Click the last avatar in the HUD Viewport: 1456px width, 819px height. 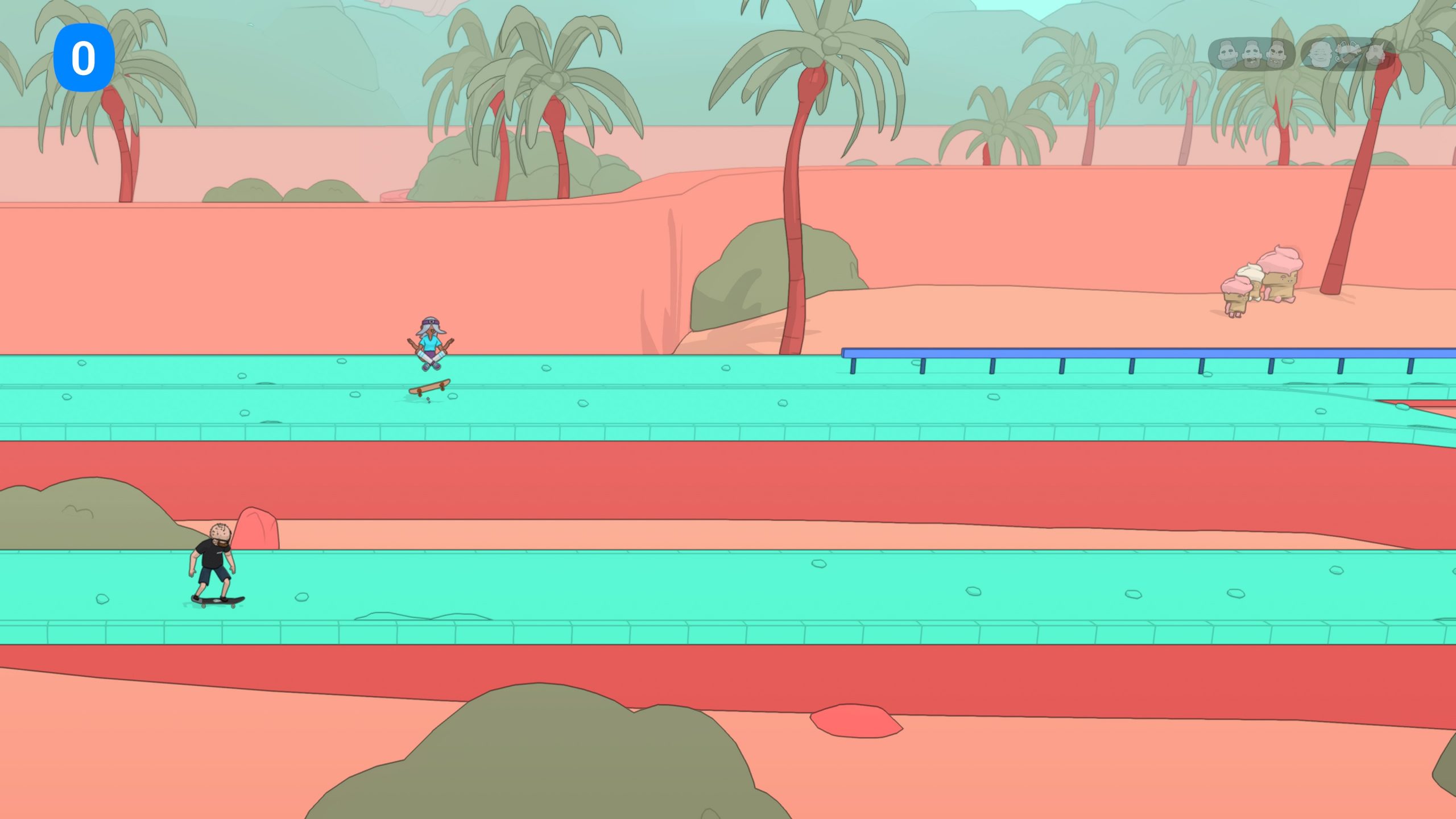click(1376, 54)
